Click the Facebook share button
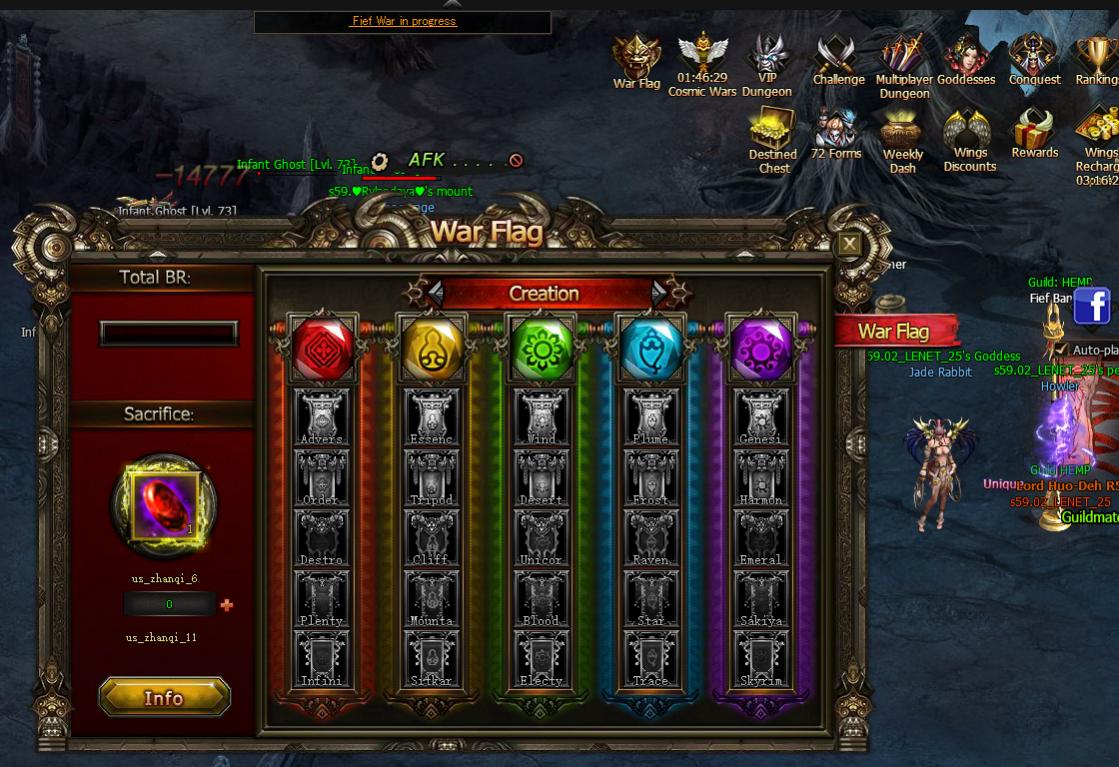 (1092, 306)
